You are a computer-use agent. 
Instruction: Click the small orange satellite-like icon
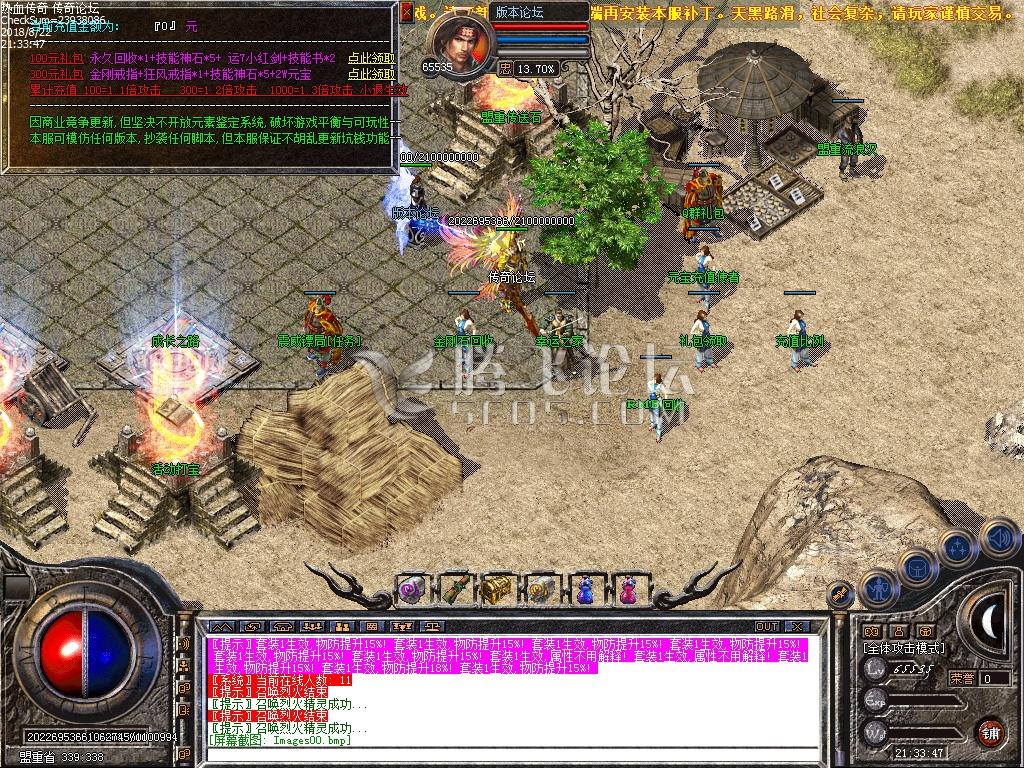[x=842, y=593]
